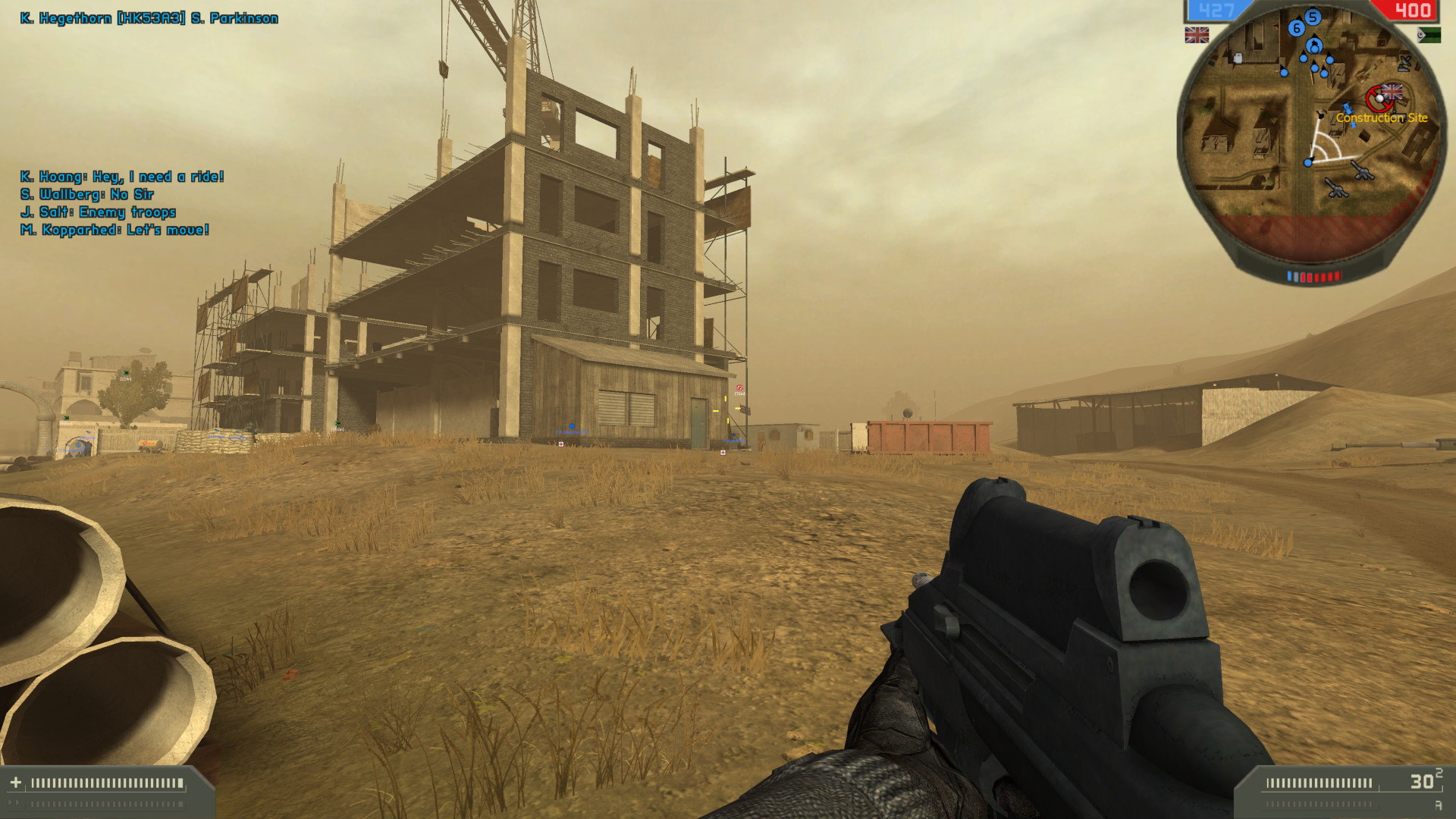
Task: Select the red ticket counter showing 400
Action: pyautogui.click(x=1412, y=11)
